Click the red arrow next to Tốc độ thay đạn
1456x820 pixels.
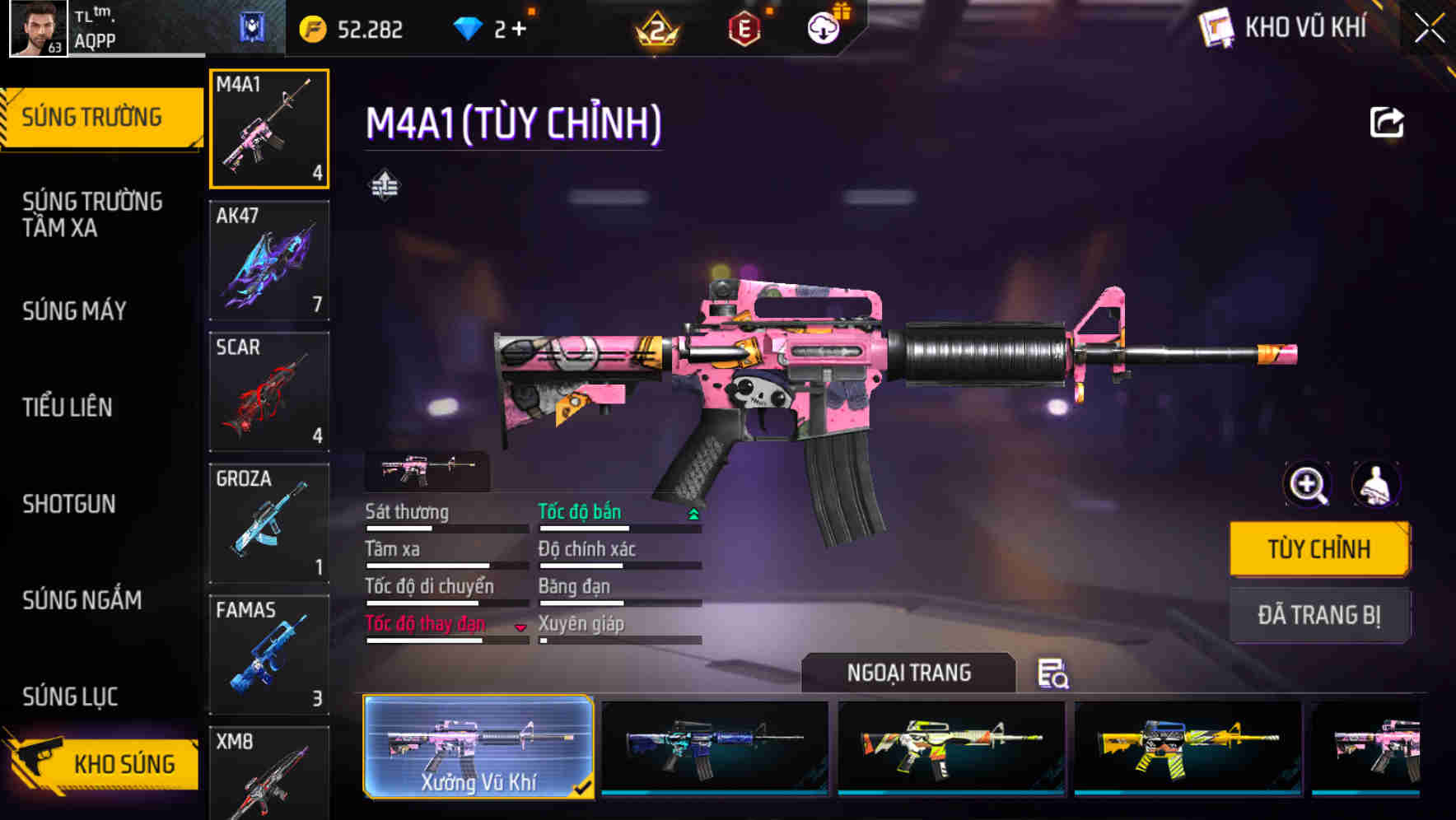tap(520, 627)
